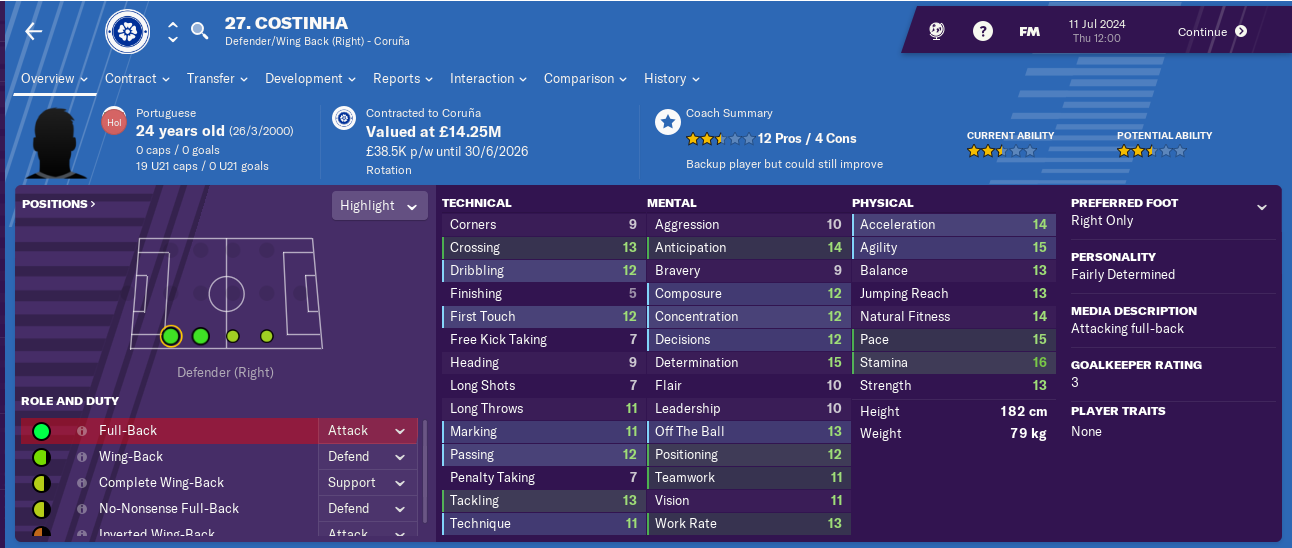Select the No-Nonsense Full-Back role
The height and width of the screenshot is (548, 1292).
(x=170, y=508)
